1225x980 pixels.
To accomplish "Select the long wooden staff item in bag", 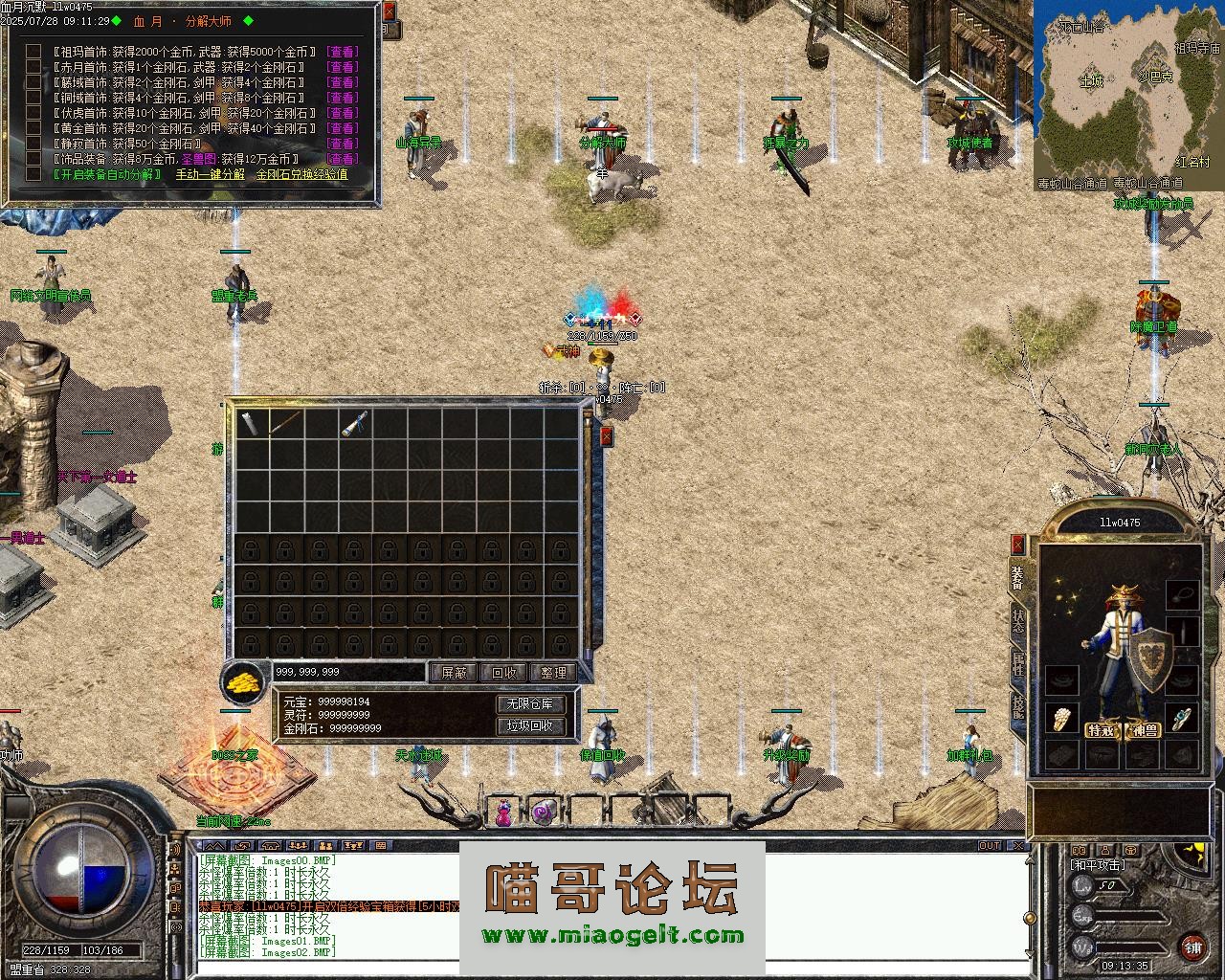I will pos(285,424).
